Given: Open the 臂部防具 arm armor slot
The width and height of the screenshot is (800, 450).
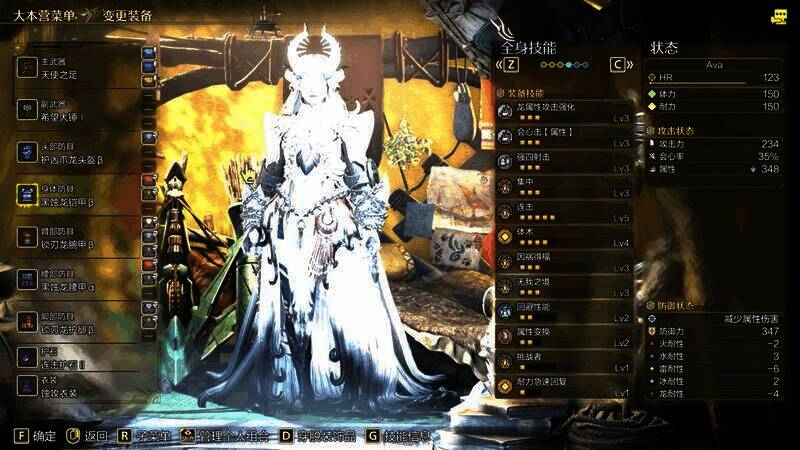Looking at the screenshot, I should pyautogui.click(x=75, y=237).
